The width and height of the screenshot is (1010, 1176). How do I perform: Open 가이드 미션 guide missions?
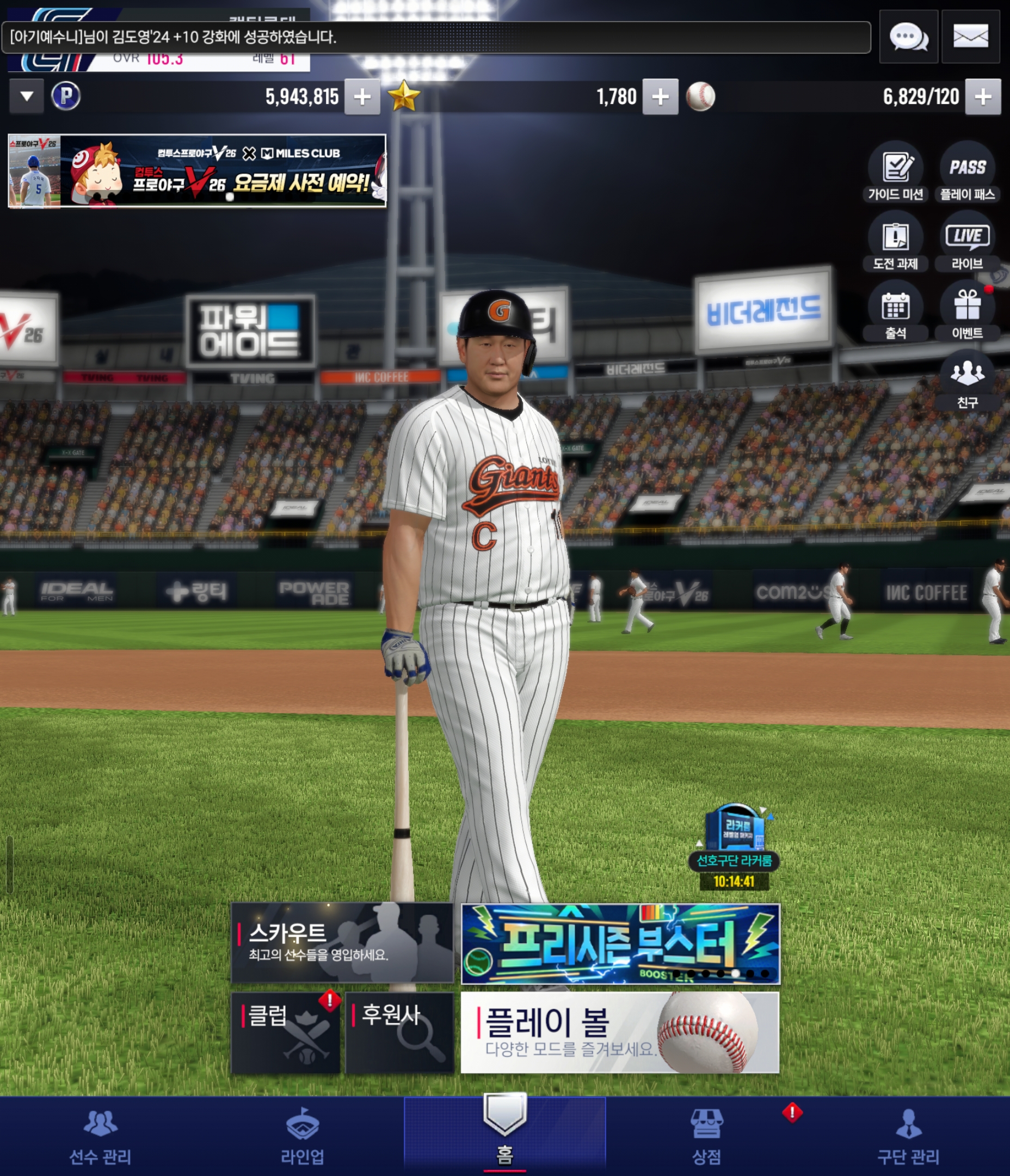(x=895, y=173)
